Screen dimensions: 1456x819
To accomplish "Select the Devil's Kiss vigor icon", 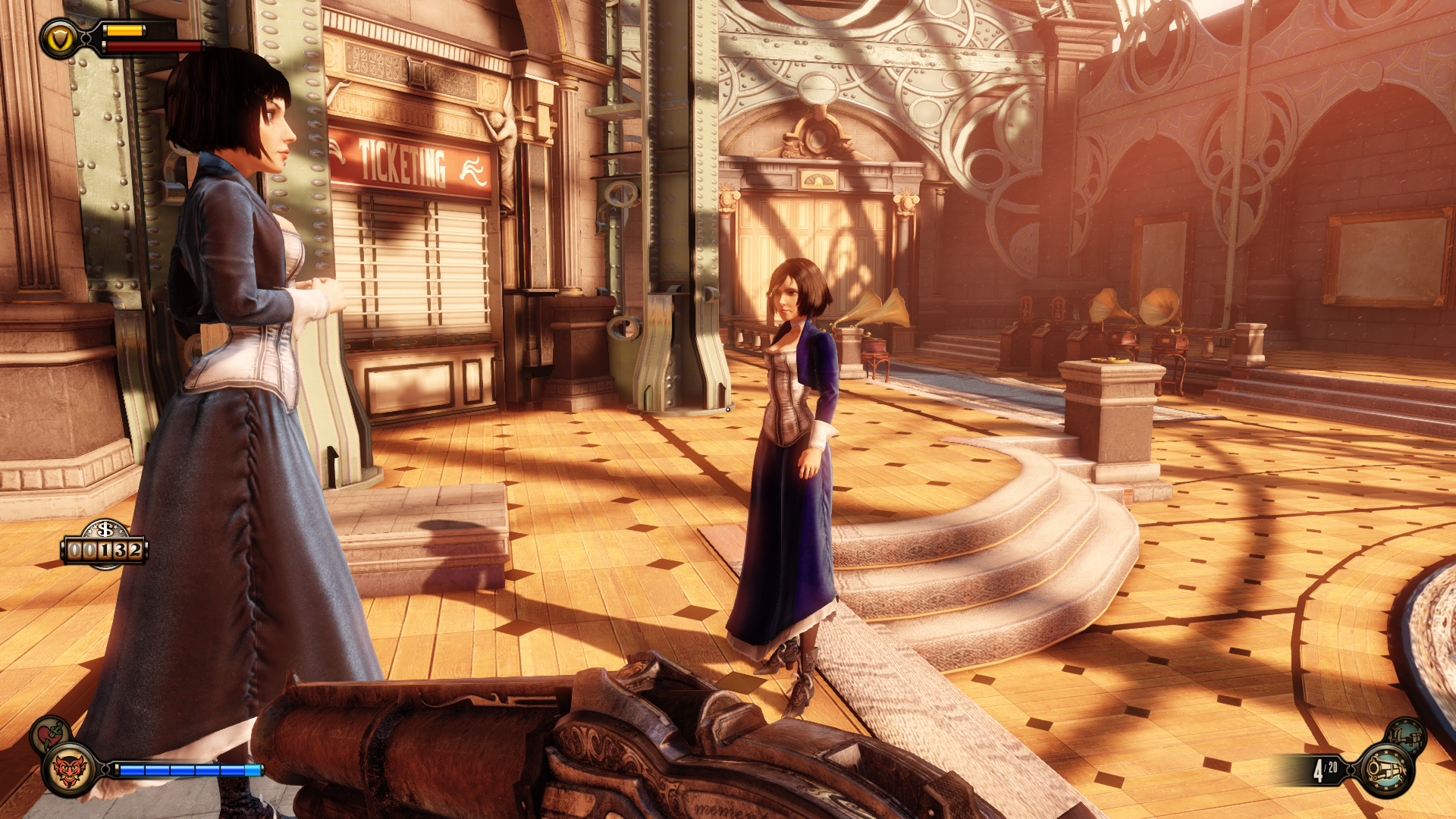I will tap(69, 770).
